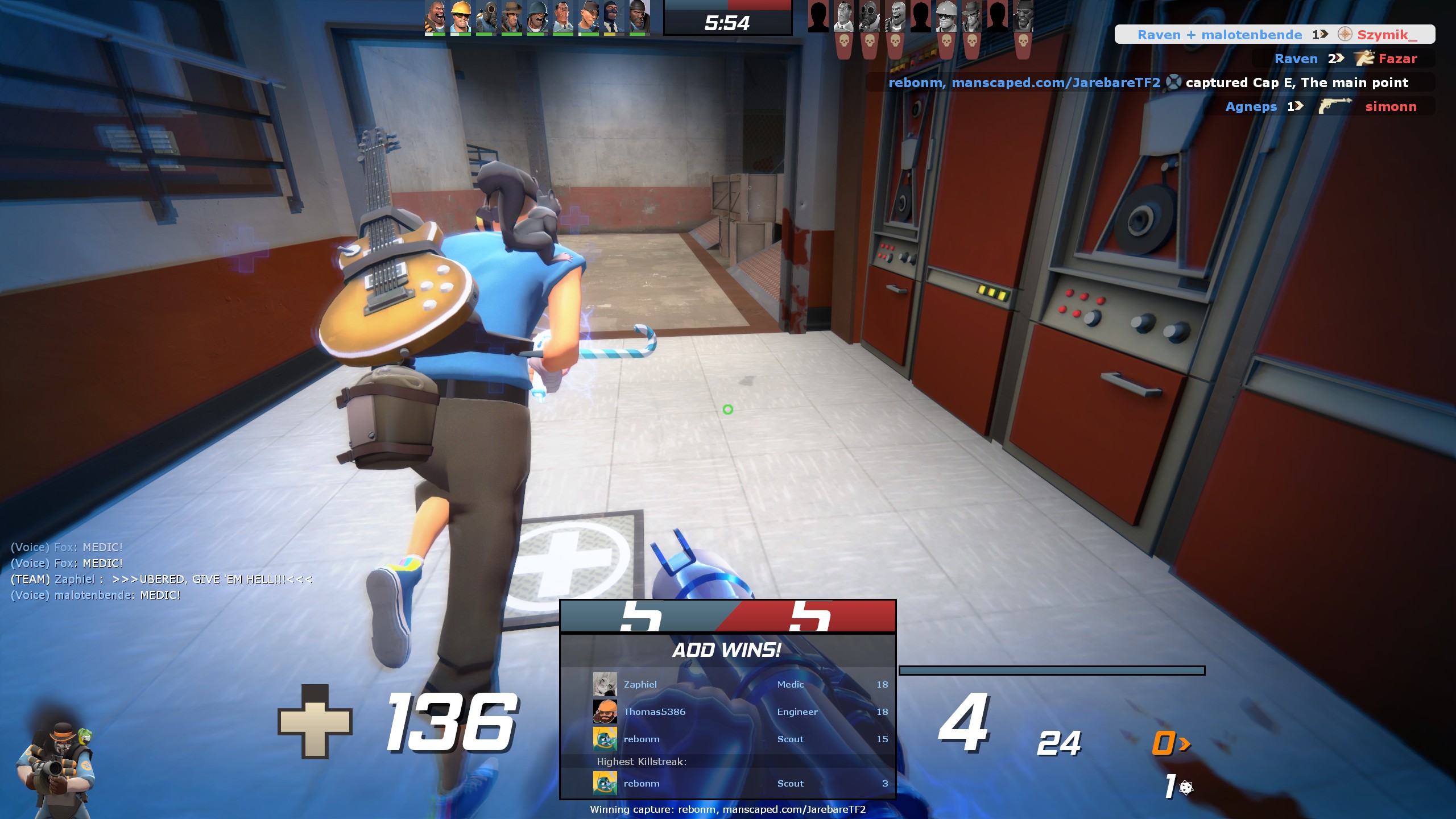The width and height of the screenshot is (1456, 819).
Task: Select Zaphiel's team chat message
Action: [162, 579]
